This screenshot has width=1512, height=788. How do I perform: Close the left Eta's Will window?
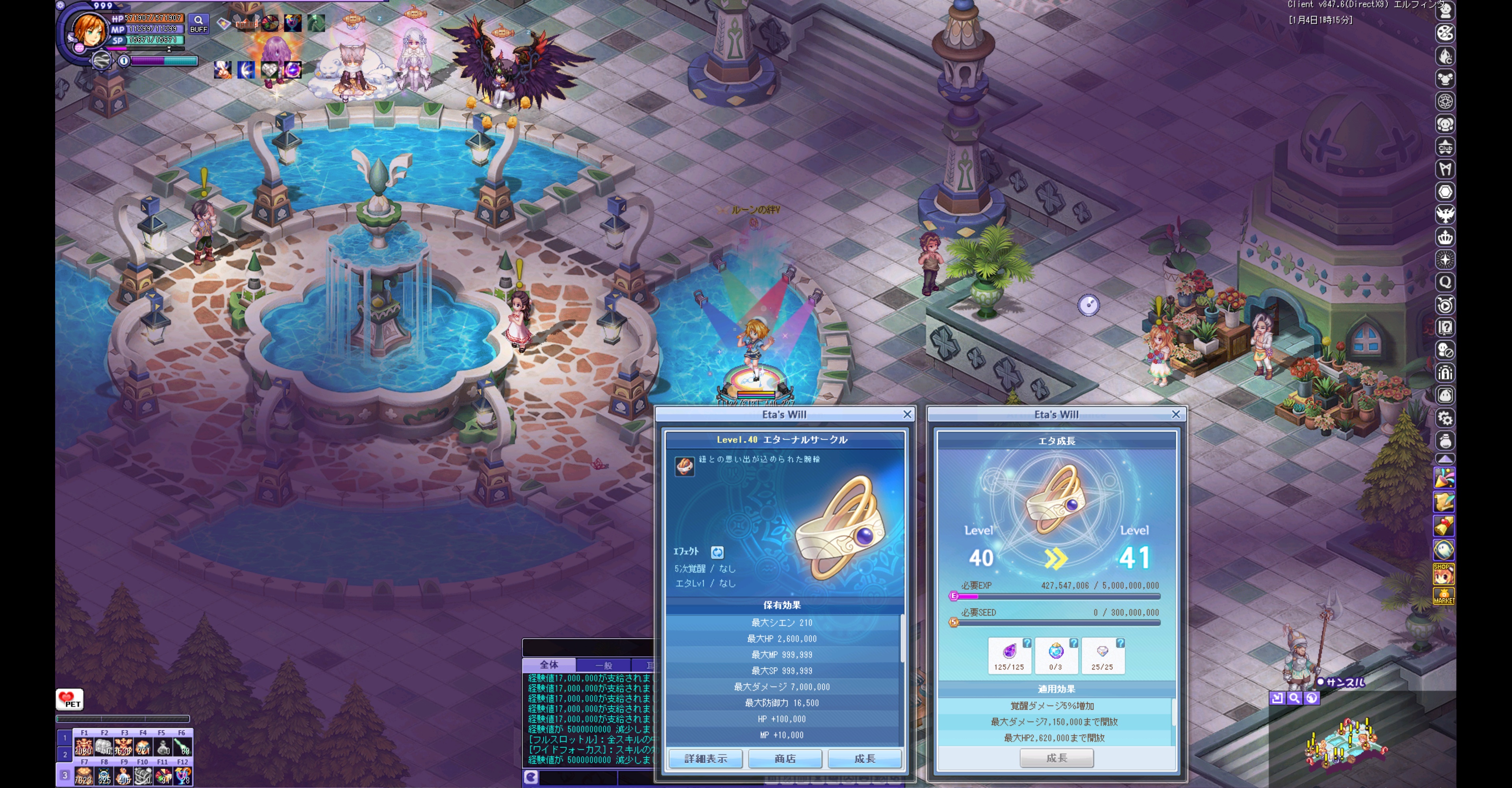[x=907, y=414]
